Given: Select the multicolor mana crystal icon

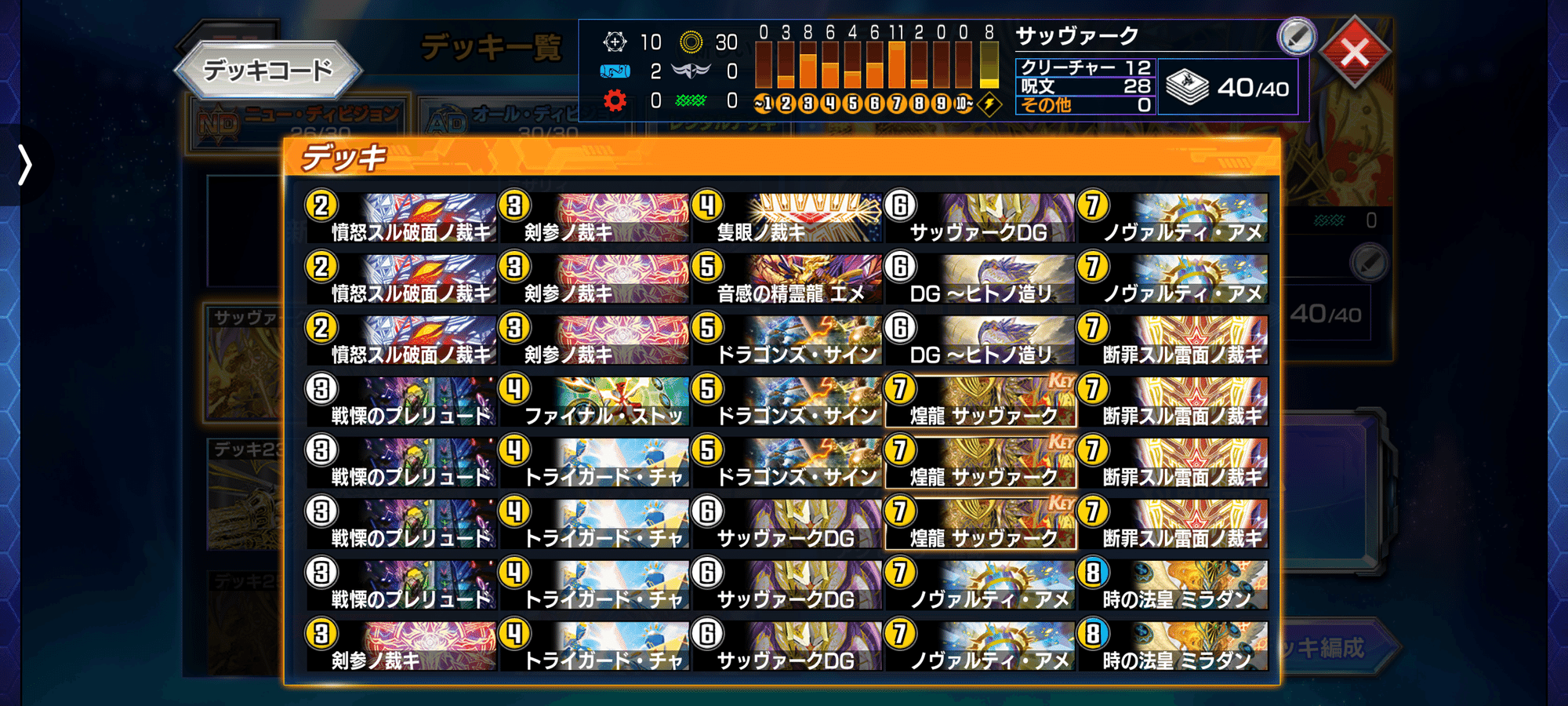Looking at the screenshot, I should tap(615, 42).
